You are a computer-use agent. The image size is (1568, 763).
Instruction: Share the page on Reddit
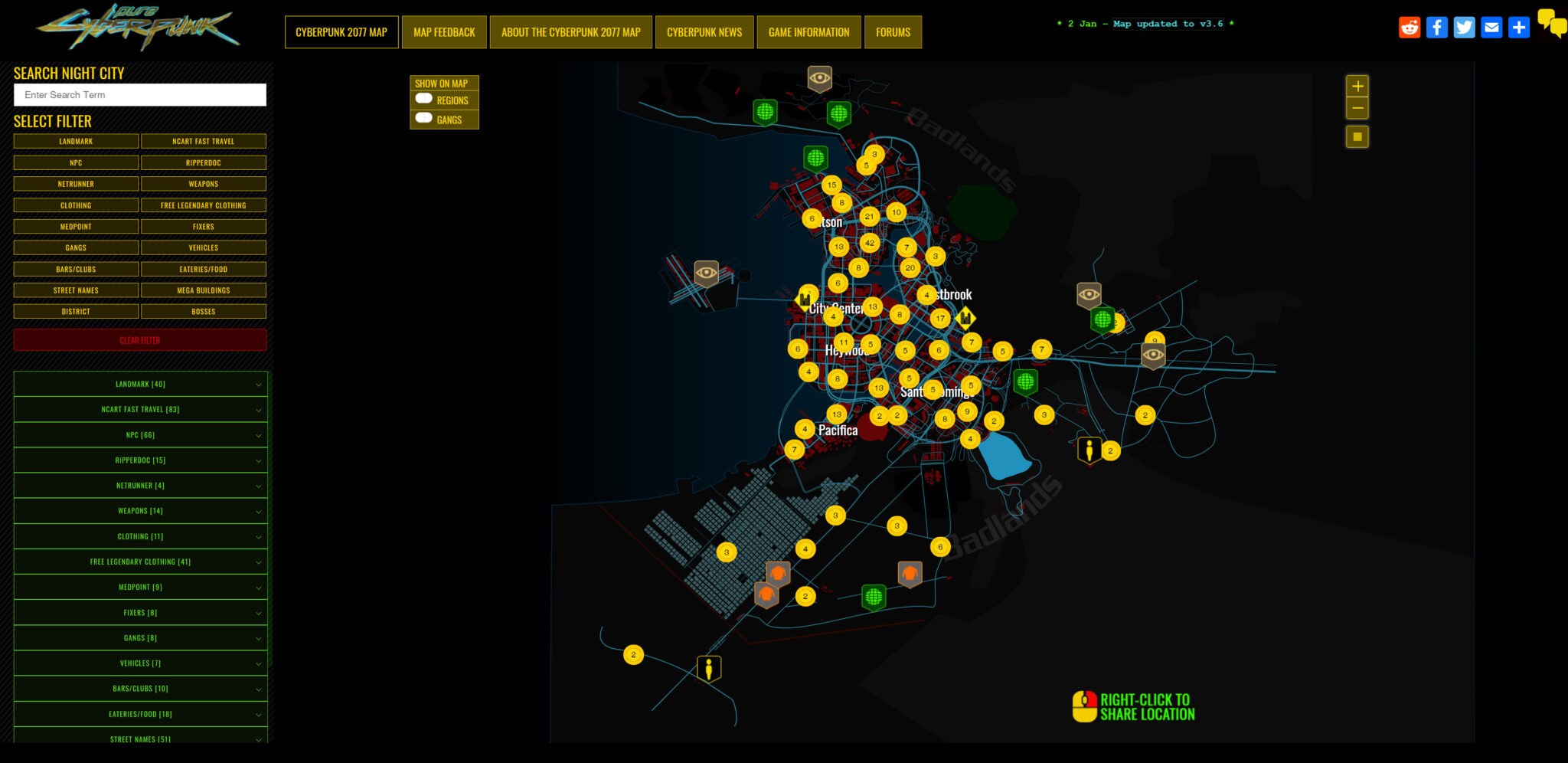click(x=1410, y=28)
